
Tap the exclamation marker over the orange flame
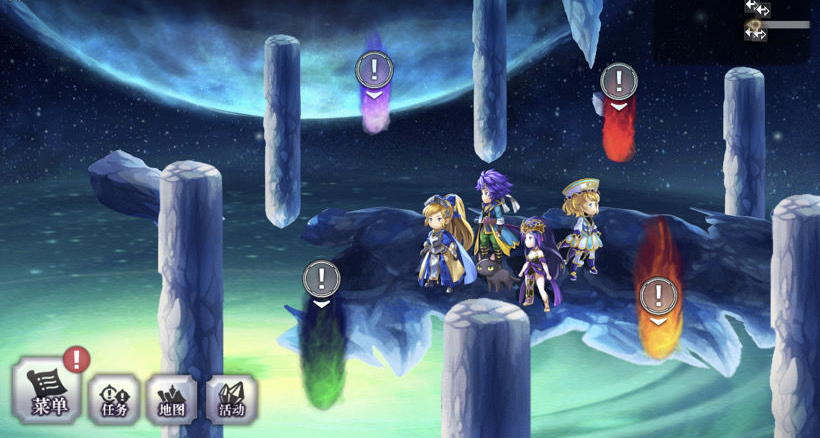pyautogui.click(x=658, y=295)
